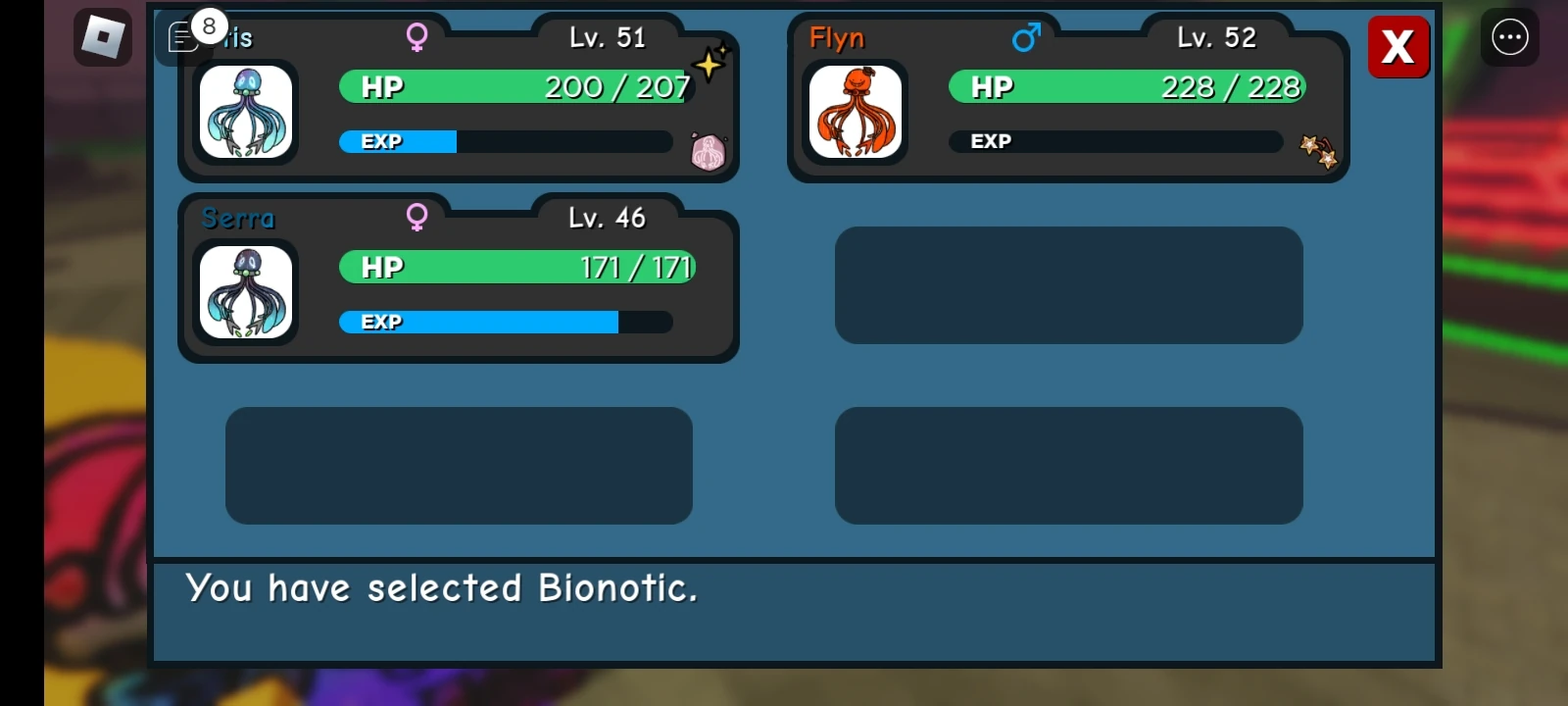Select Iris's creature portrait

pos(246,111)
